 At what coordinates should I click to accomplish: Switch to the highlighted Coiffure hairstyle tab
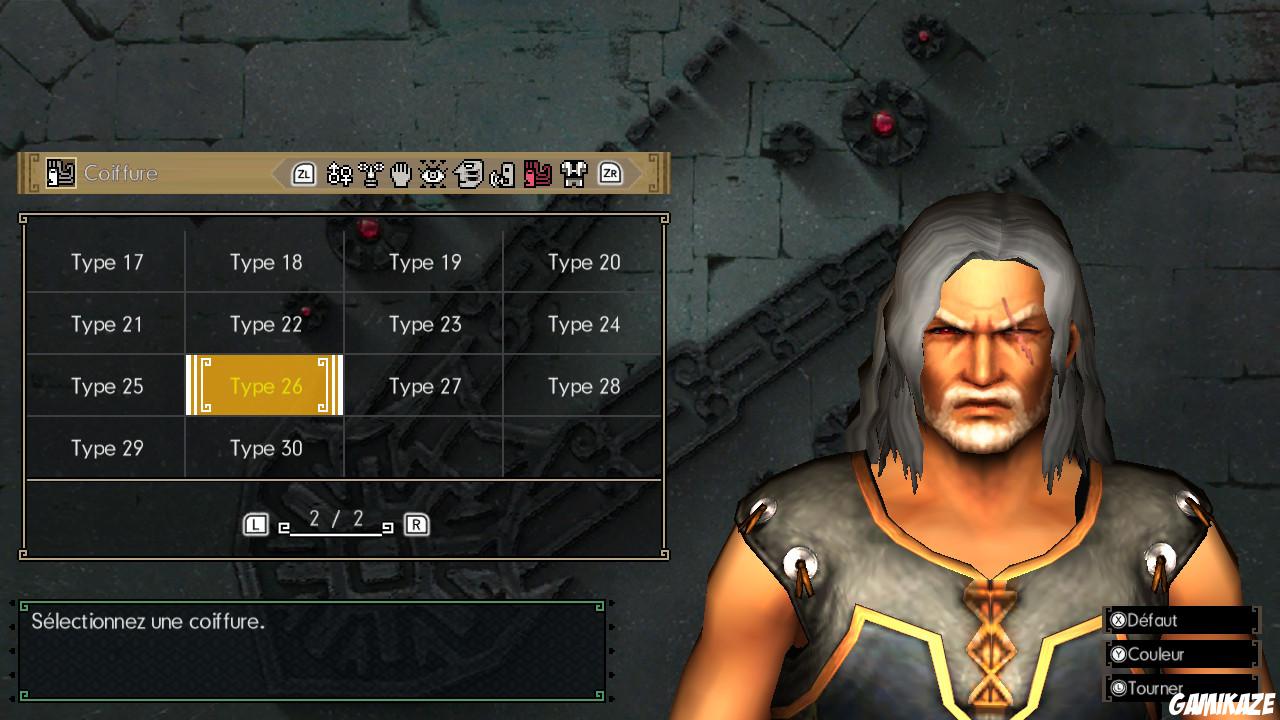pyautogui.click(x=537, y=173)
